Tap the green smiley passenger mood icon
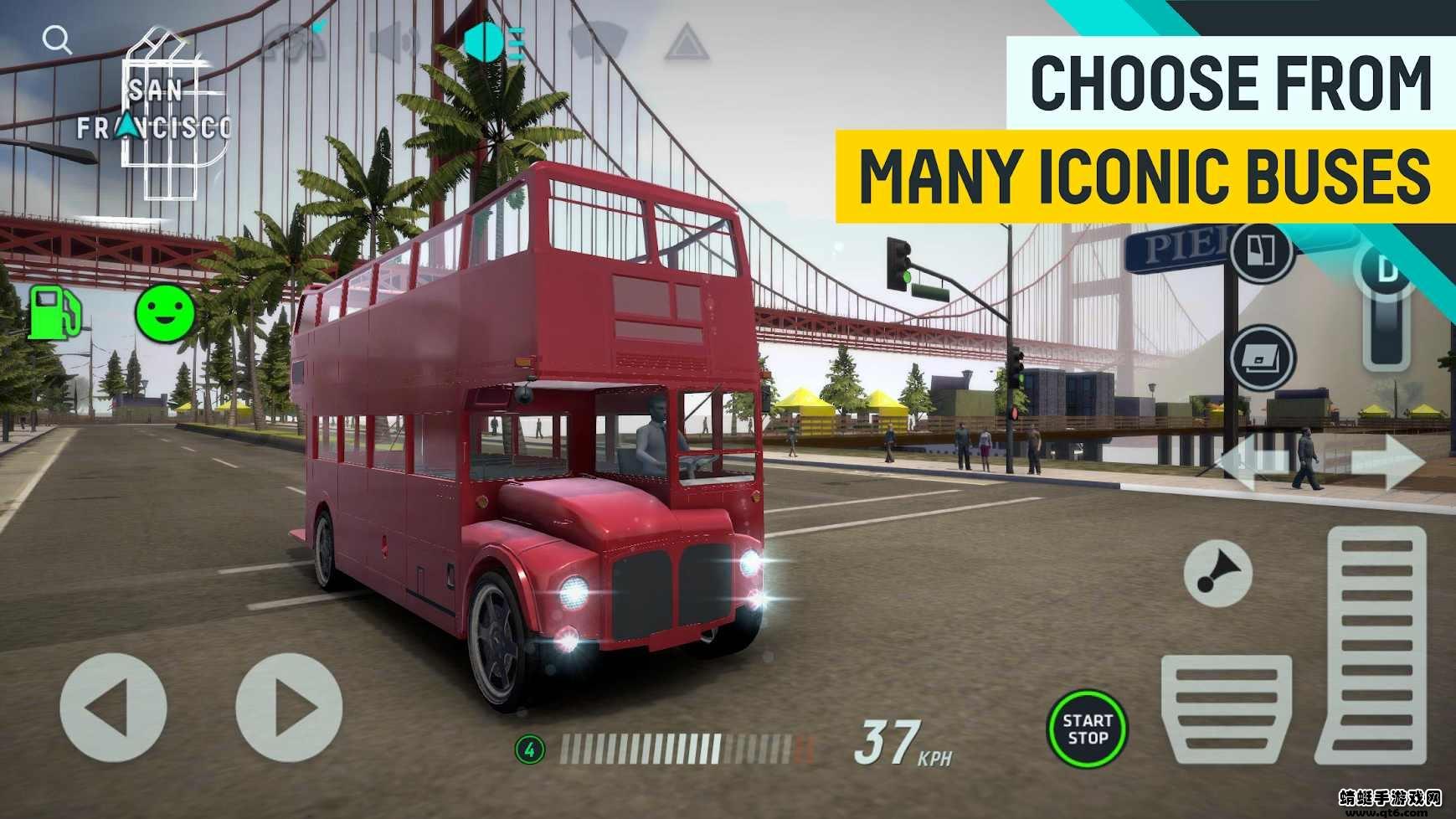Viewport: 1456px width, 819px height. pyautogui.click(x=165, y=311)
